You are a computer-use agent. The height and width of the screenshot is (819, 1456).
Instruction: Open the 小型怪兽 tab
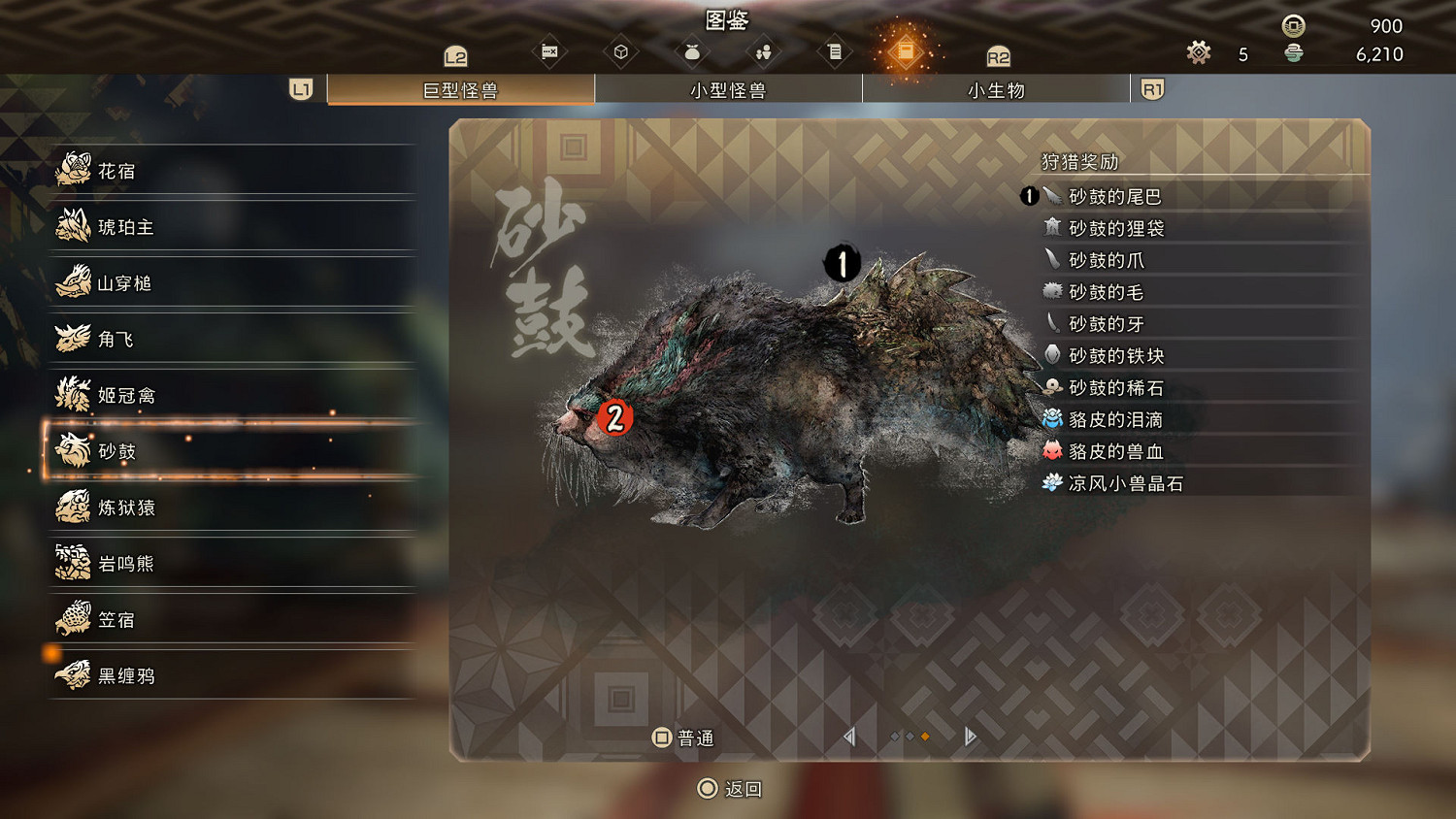click(x=728, y=90)
